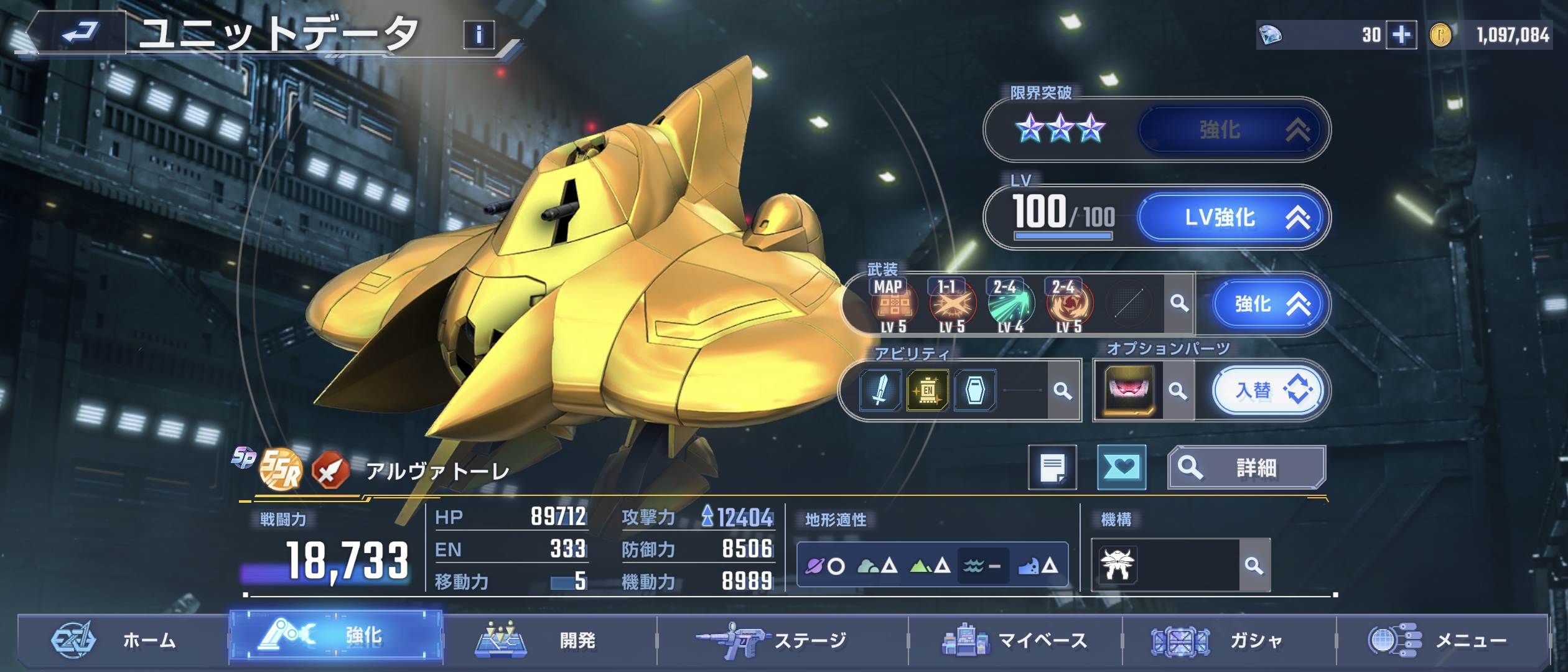Click the 強化 button for weapons
Screen dimensions: 1568x672
coord(1270,304)
